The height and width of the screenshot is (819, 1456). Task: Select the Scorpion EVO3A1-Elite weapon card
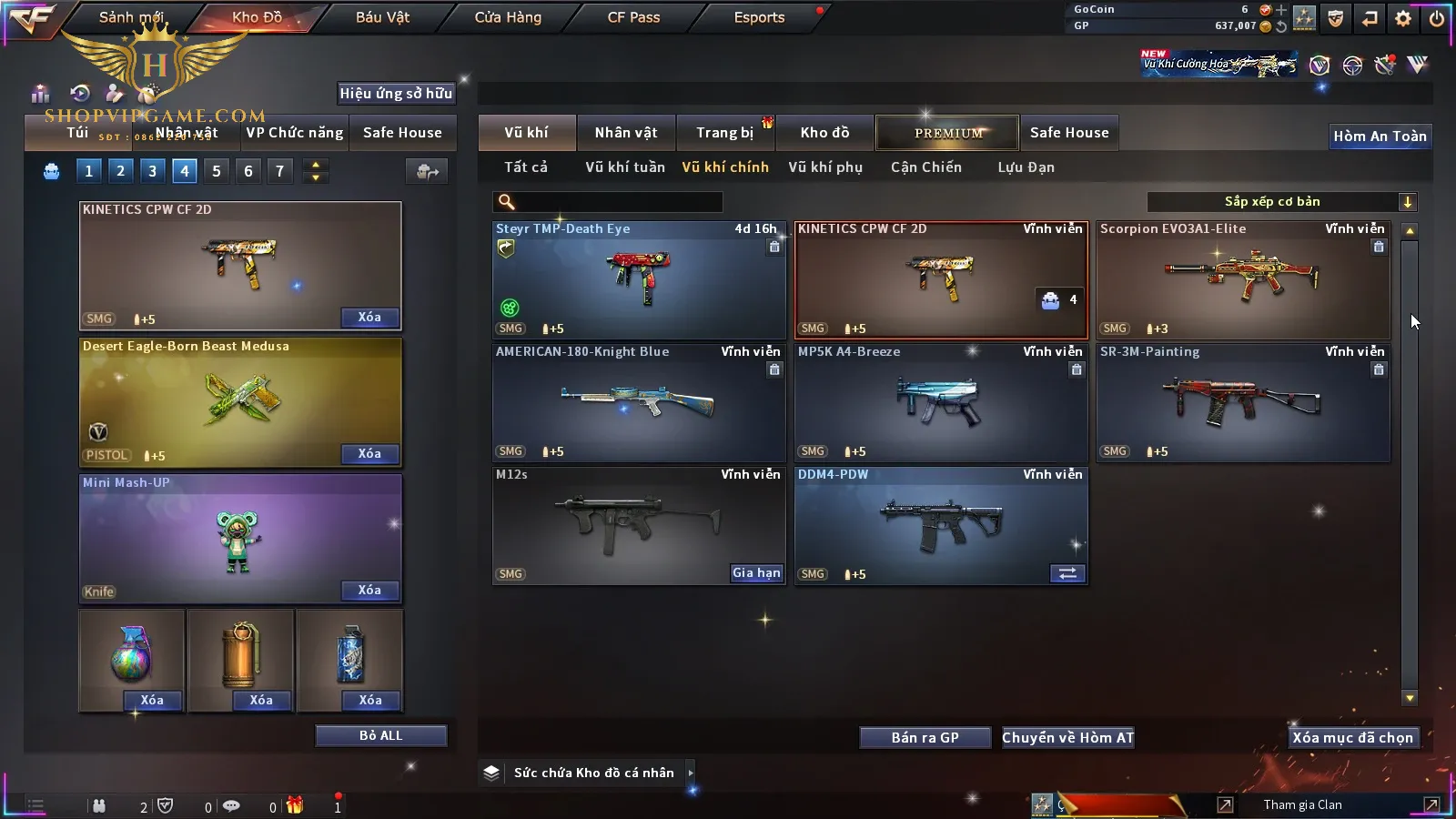[x=1243, y=280]
